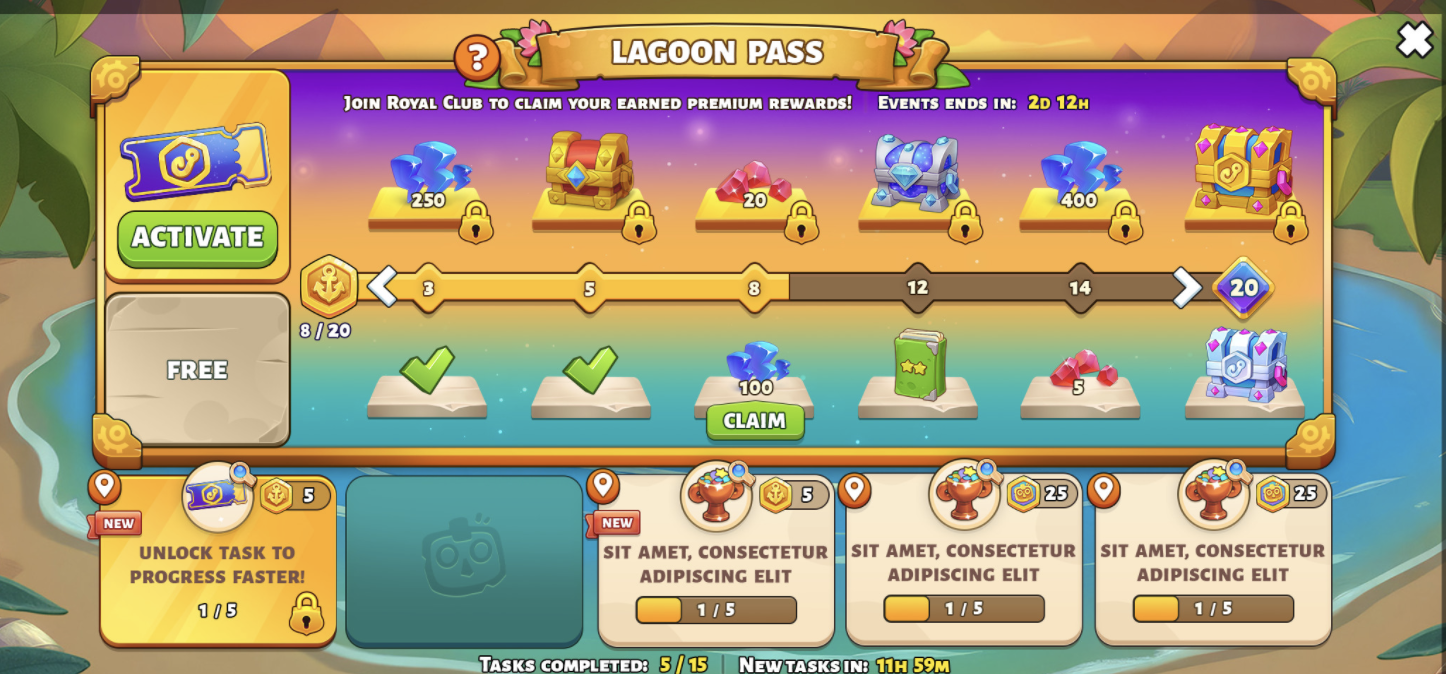
Task: Activate the premium Lagoon Pass
Action: 197,238
